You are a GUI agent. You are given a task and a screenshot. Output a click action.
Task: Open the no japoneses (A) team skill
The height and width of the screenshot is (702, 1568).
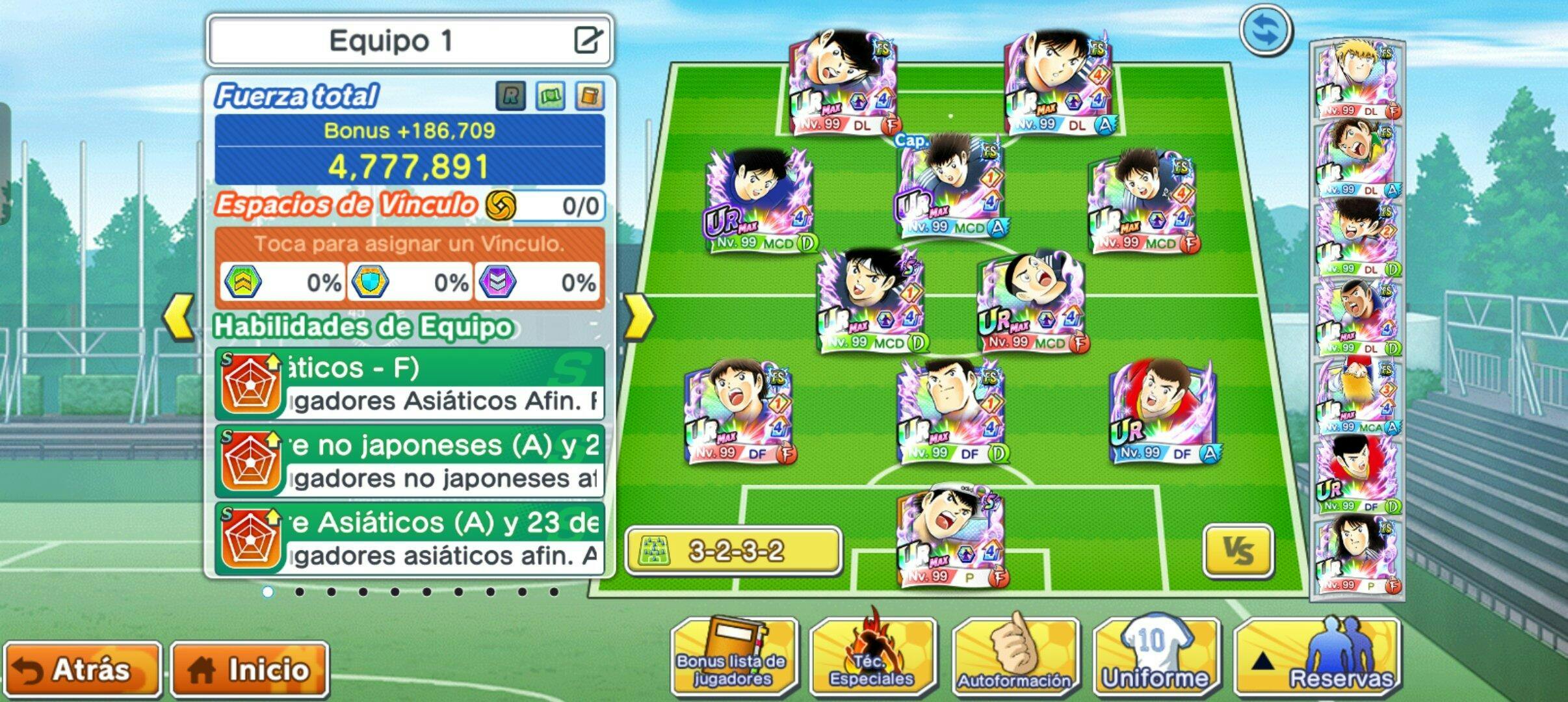[x=410, y=461]
